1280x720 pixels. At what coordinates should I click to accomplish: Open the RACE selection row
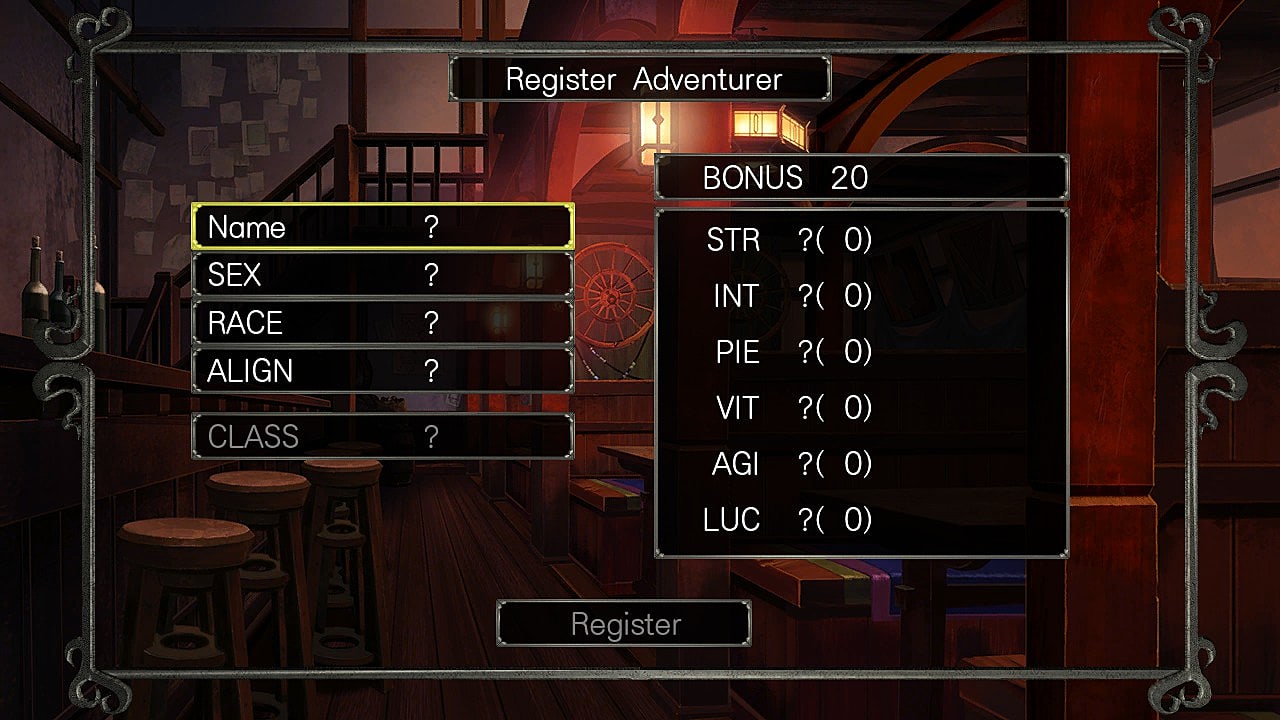(382, 323)
